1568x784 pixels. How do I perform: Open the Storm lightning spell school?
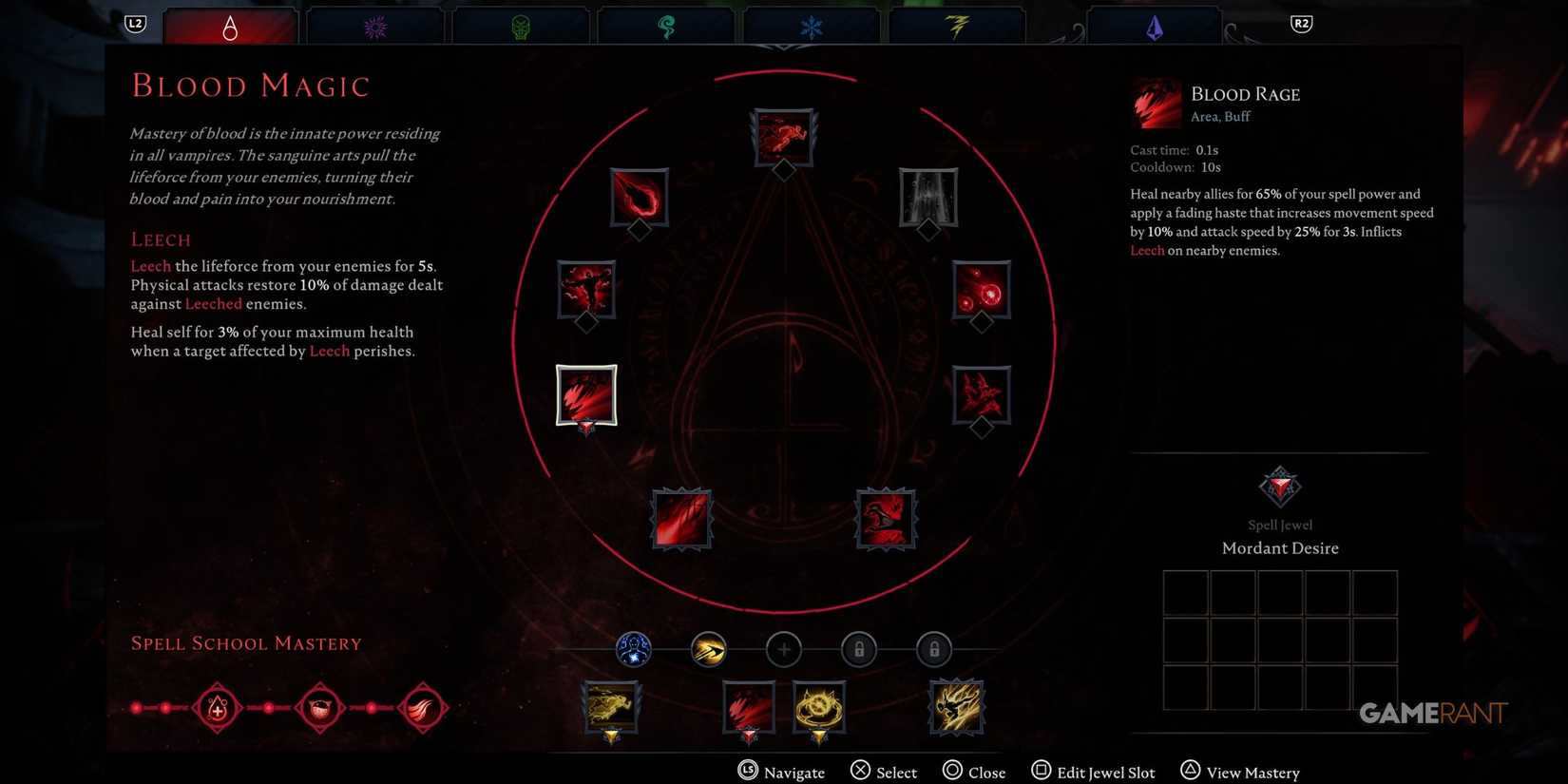point(957,25)
